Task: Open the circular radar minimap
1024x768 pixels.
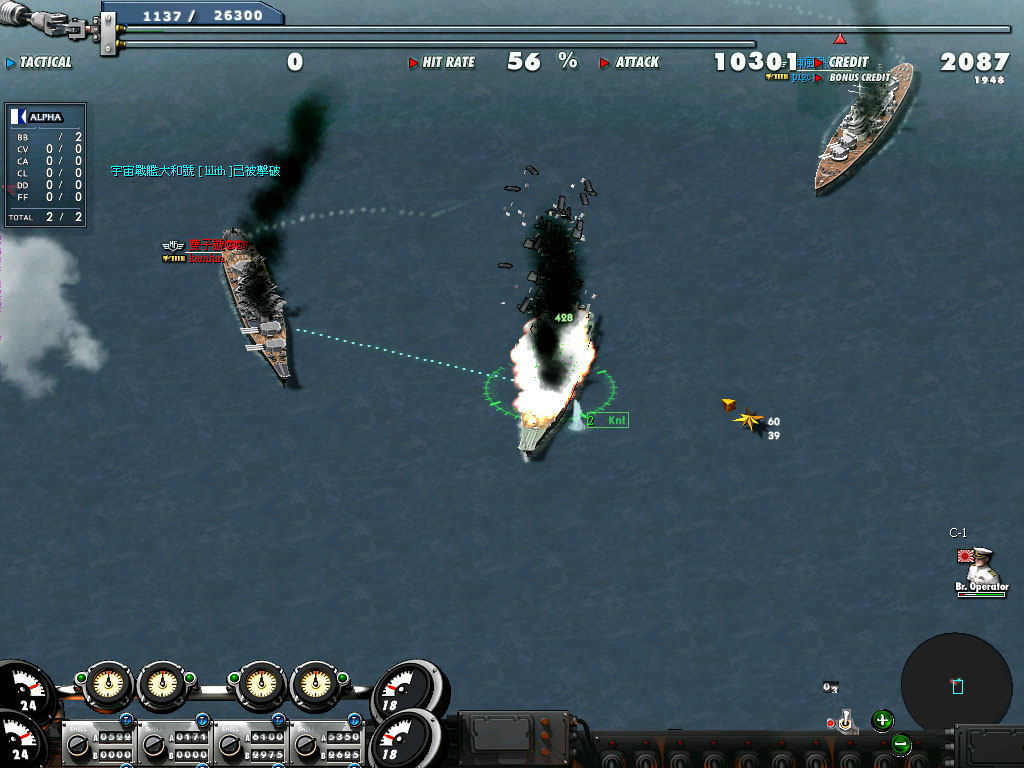Action: pyautogui.click(x=956, y=684)
